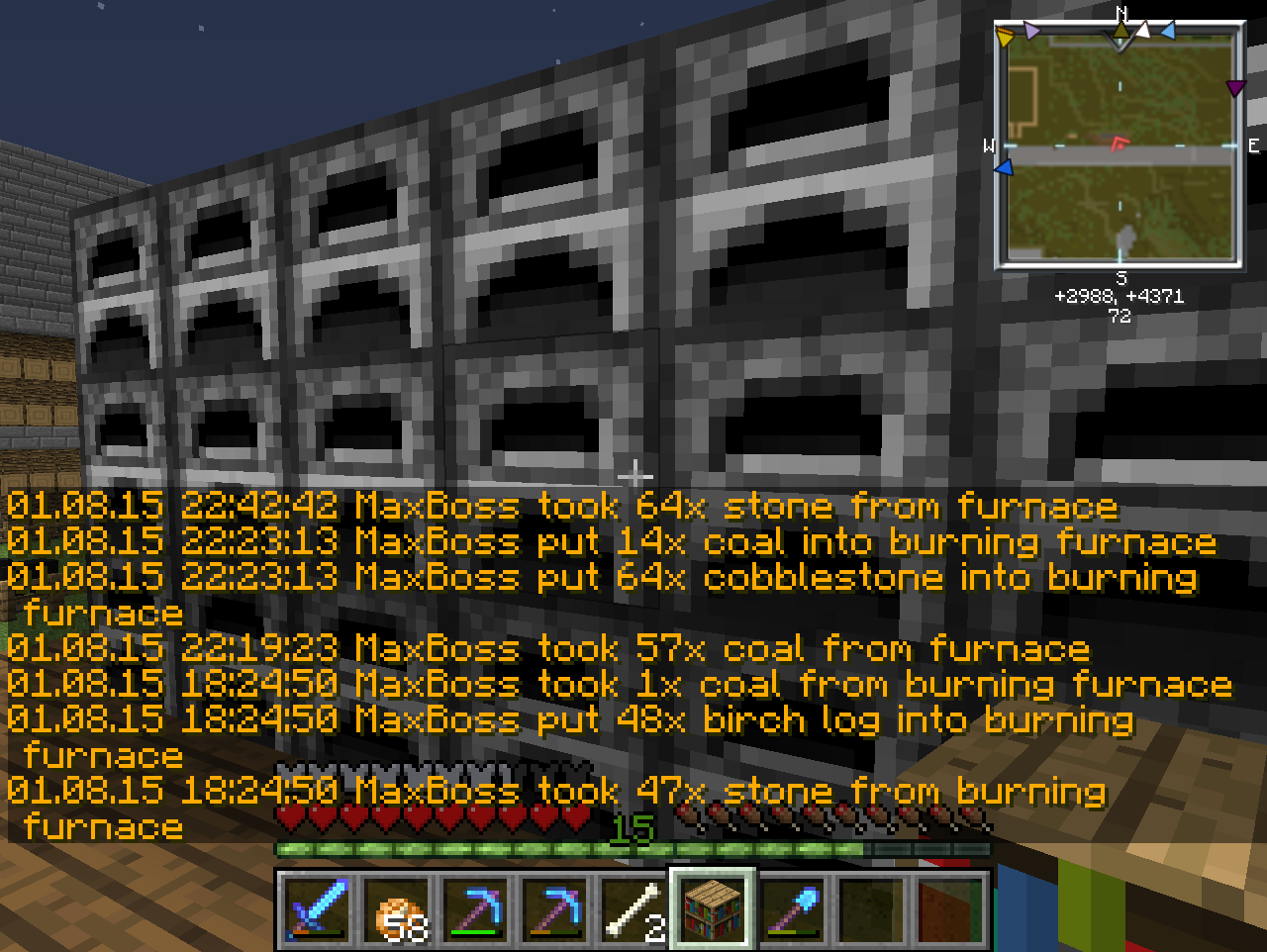Click the dark purple waypoint marker
This screenshot has width=1267, height=952.
click(x=1235, y=89)
